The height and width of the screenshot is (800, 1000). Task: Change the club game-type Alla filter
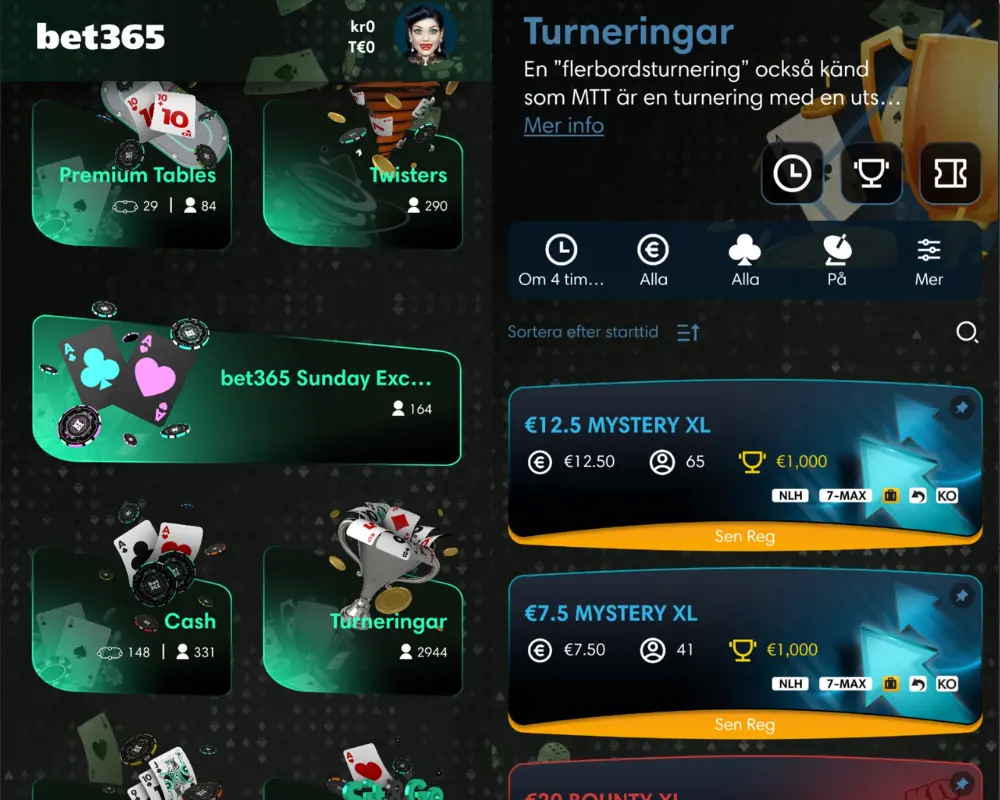click(x=745, y=261)
